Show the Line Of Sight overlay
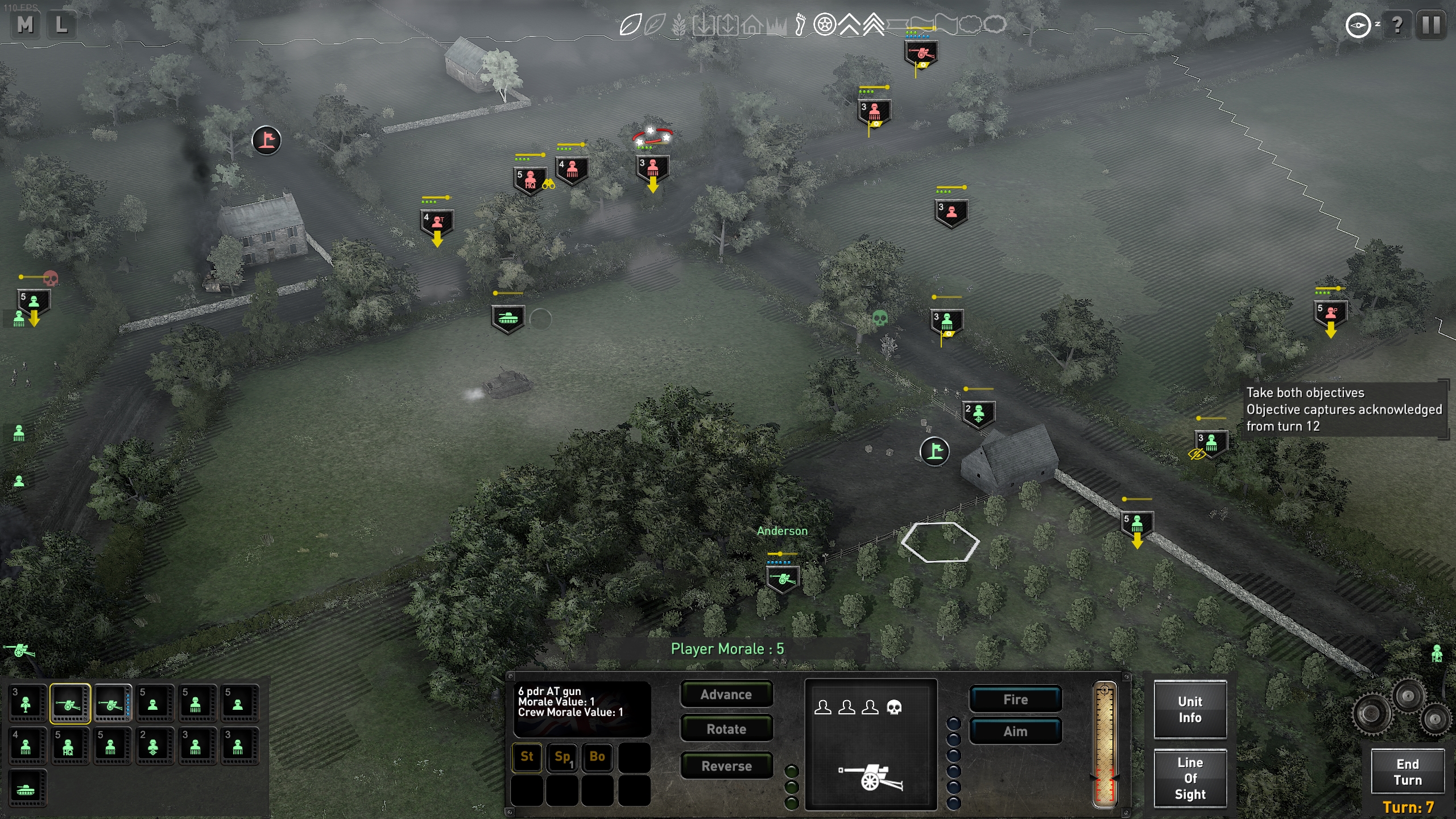Screen dimensions: 1456x819 pyautogui.click(x=1190, y=778)
